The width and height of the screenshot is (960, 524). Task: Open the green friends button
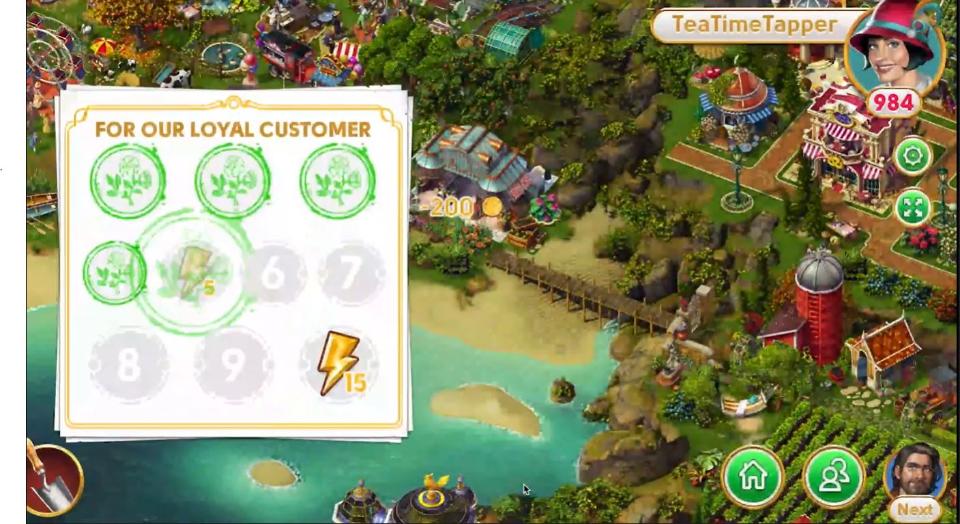tap(833, 478)
